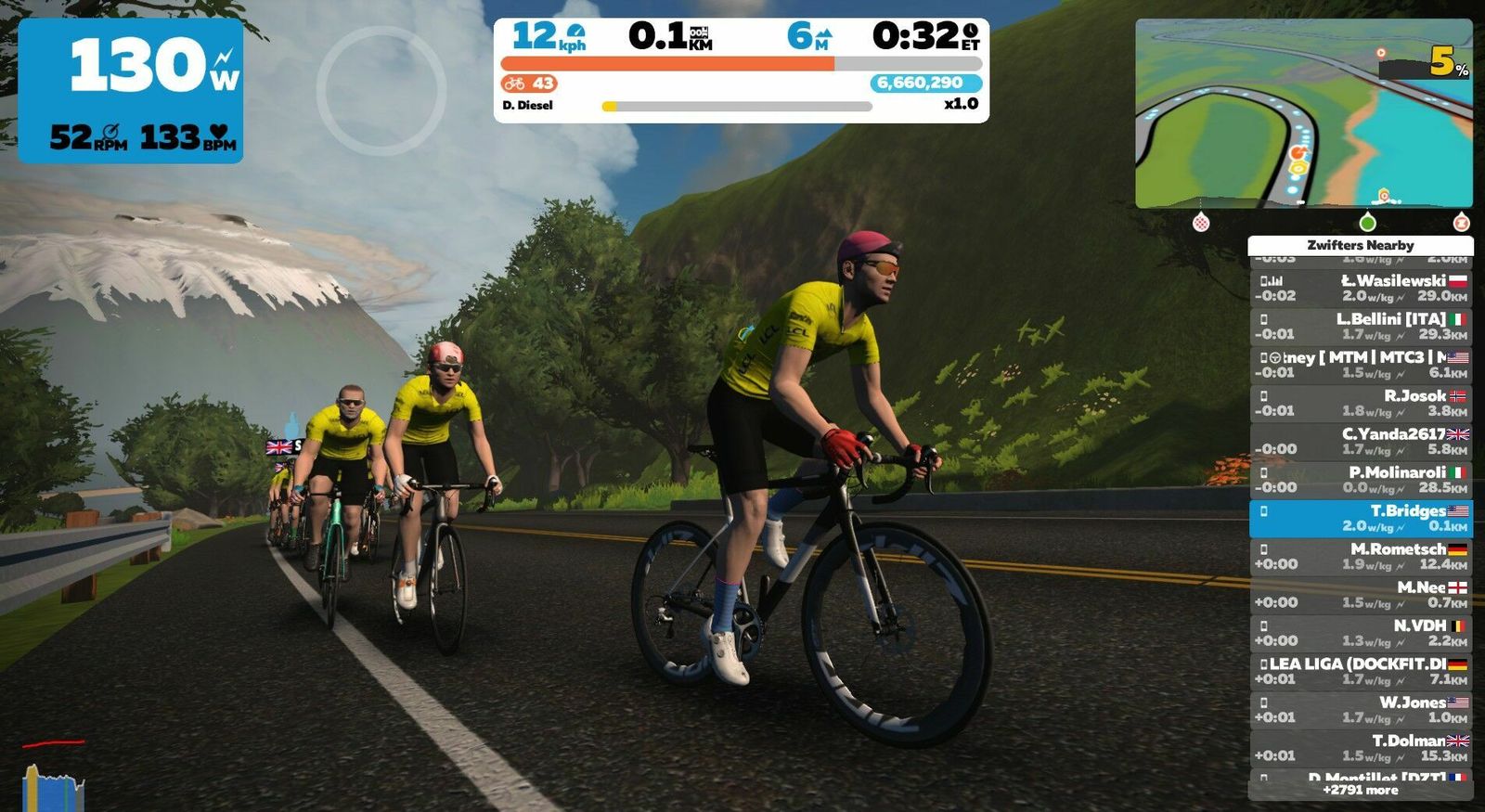Image resolution: width=1485 pixels, height=812 pixels.
Task: View N.VDH in Zwifters Nearby
Action: pyautogui.click(x=1361, y=633)
